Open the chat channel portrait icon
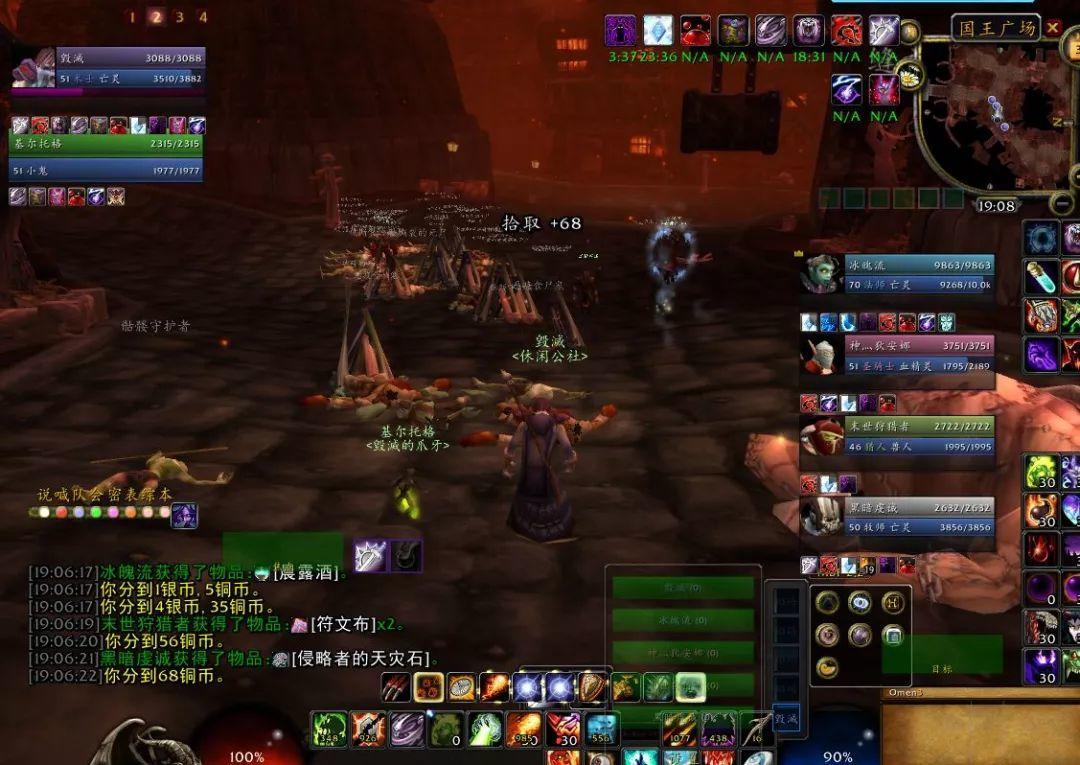 [184, 515]
